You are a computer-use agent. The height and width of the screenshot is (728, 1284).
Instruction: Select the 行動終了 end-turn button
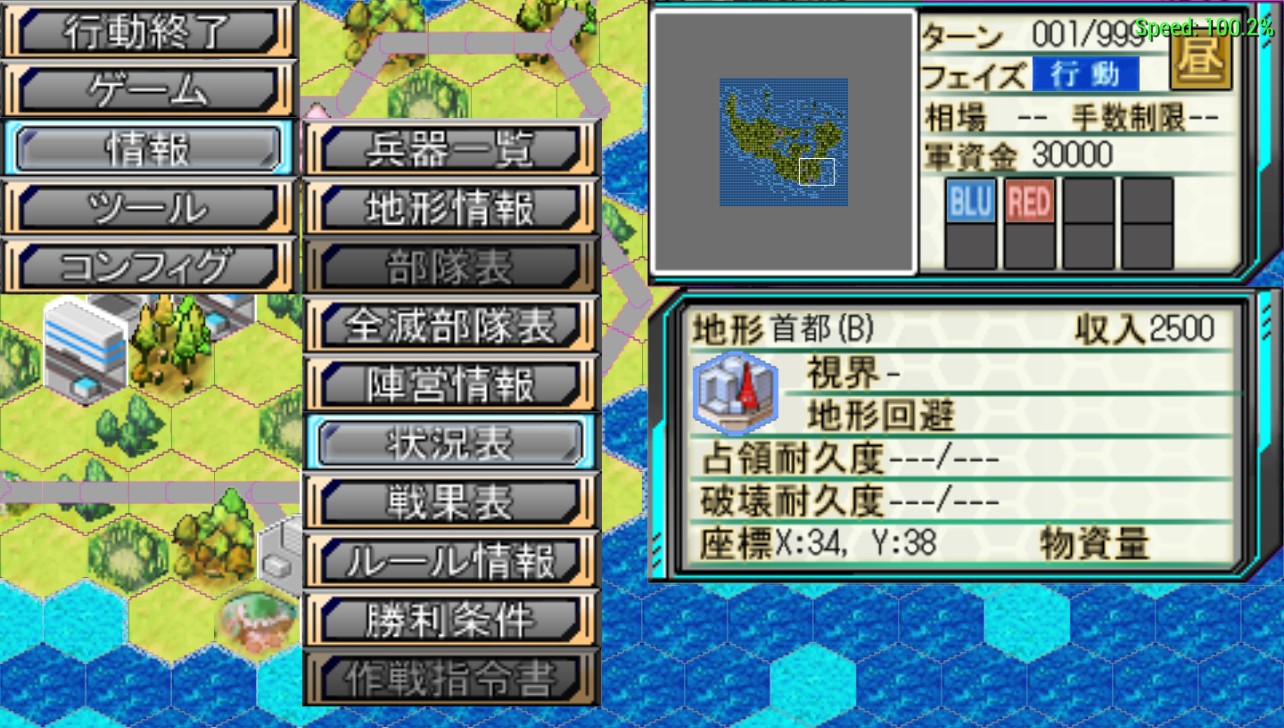148,32
